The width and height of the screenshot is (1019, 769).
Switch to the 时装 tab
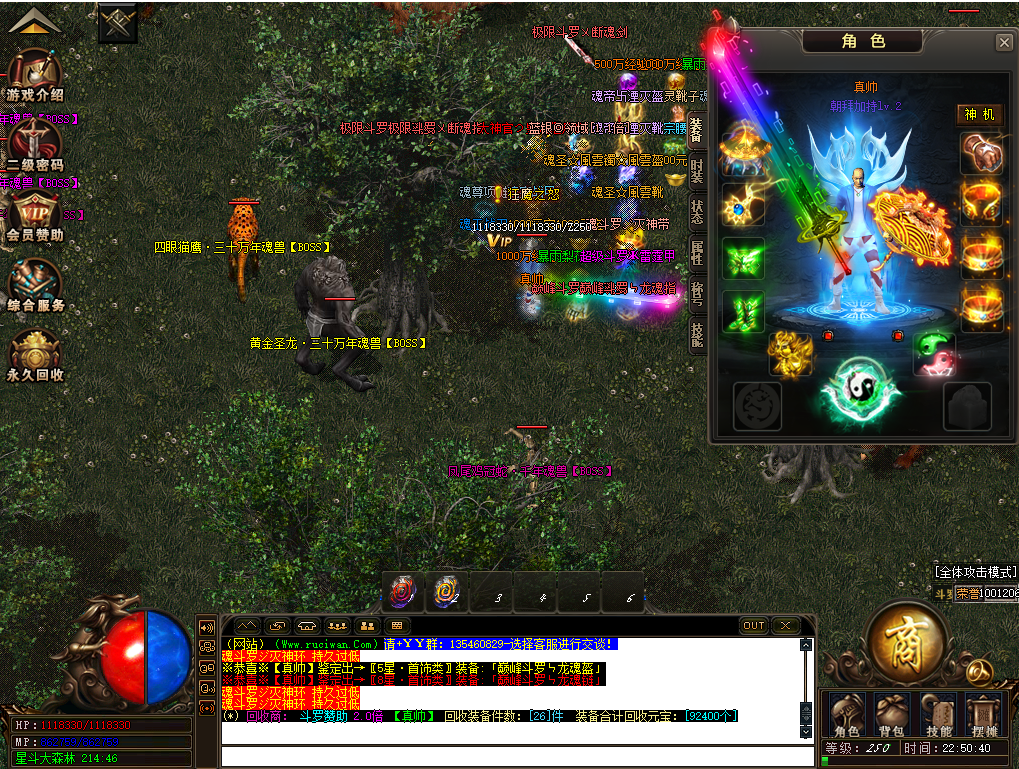click(x=697, y=171)
